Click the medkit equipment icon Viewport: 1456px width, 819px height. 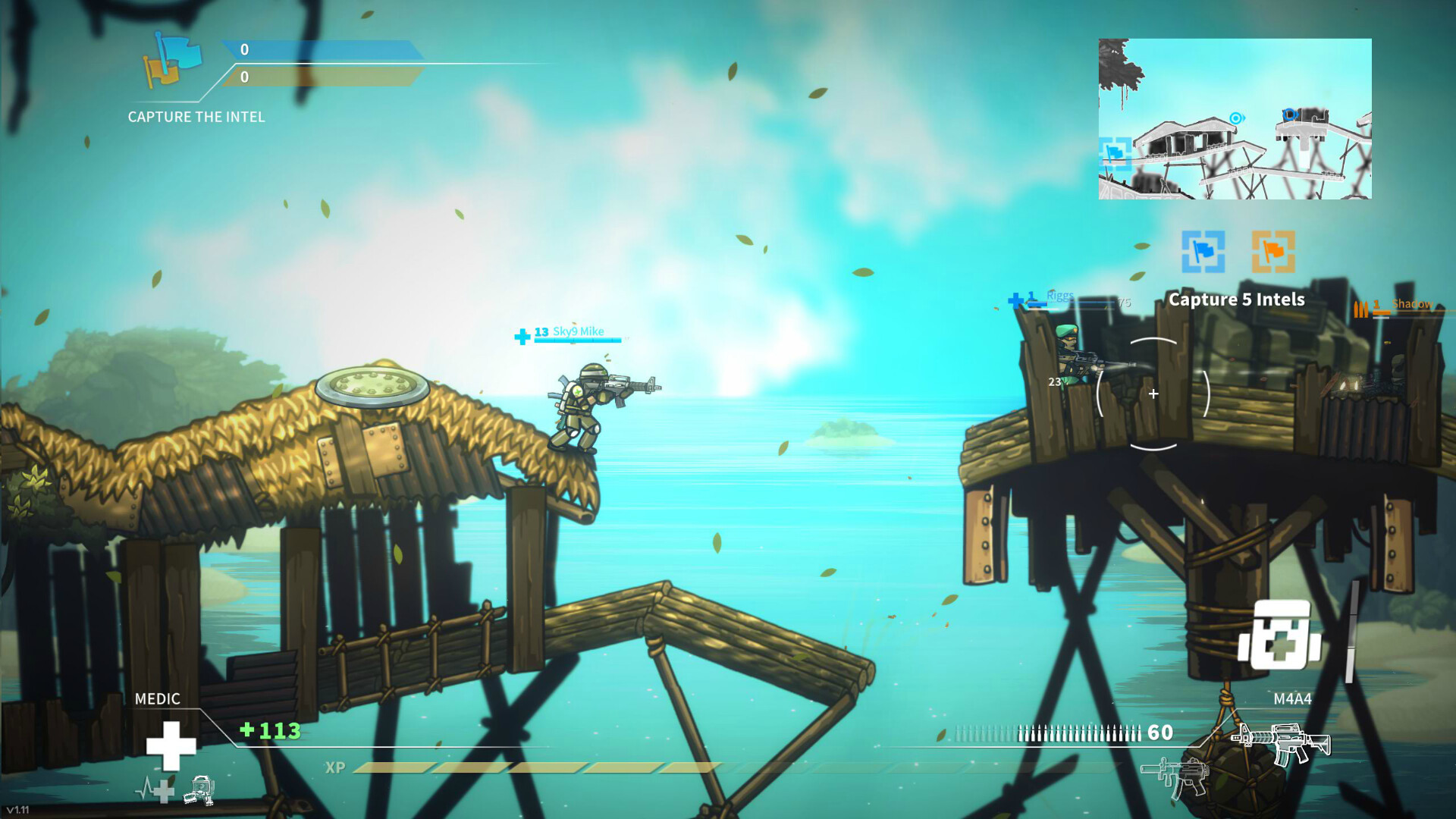click(1279, 635)
